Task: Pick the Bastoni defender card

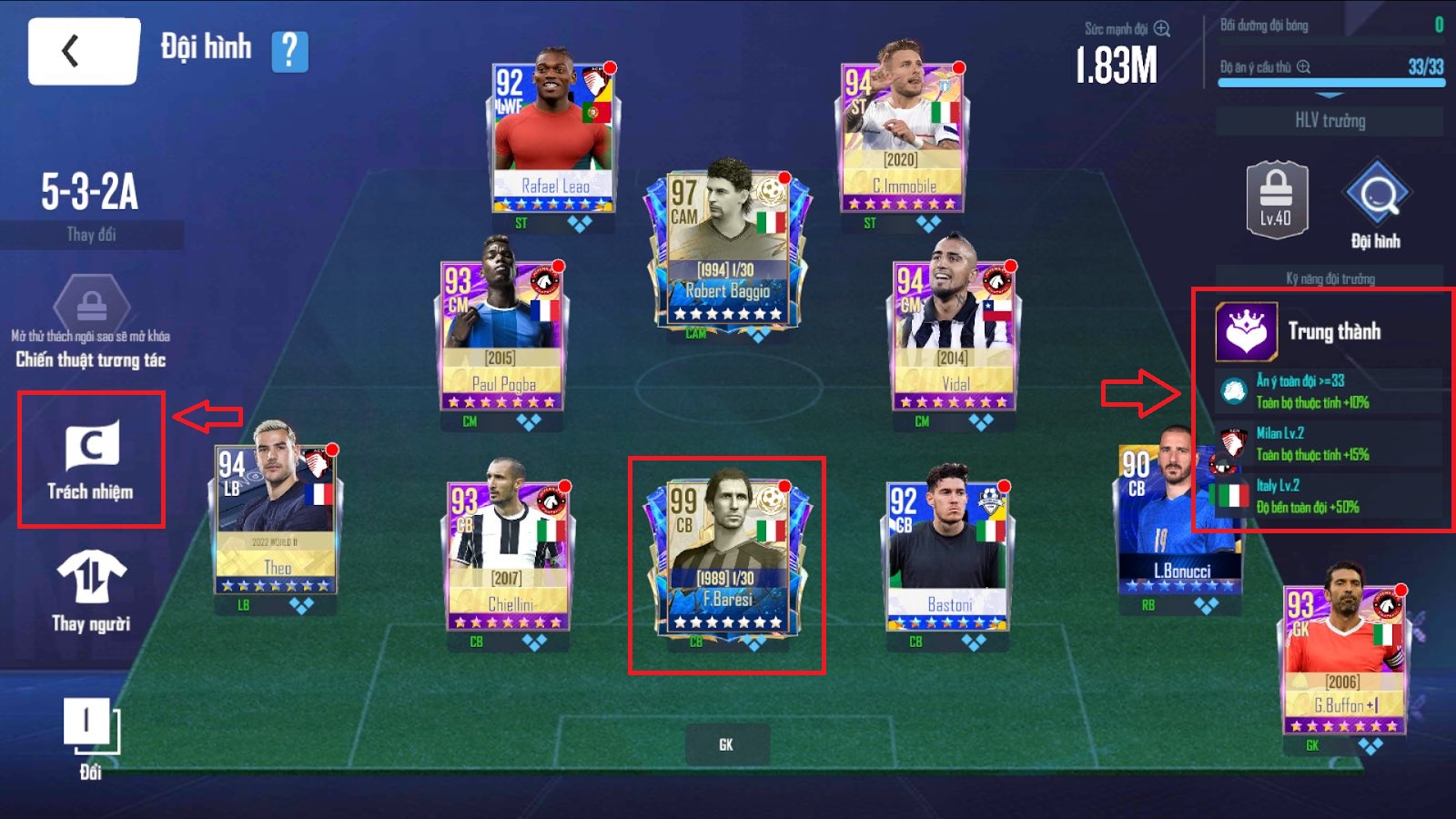Action: point(947,555)
